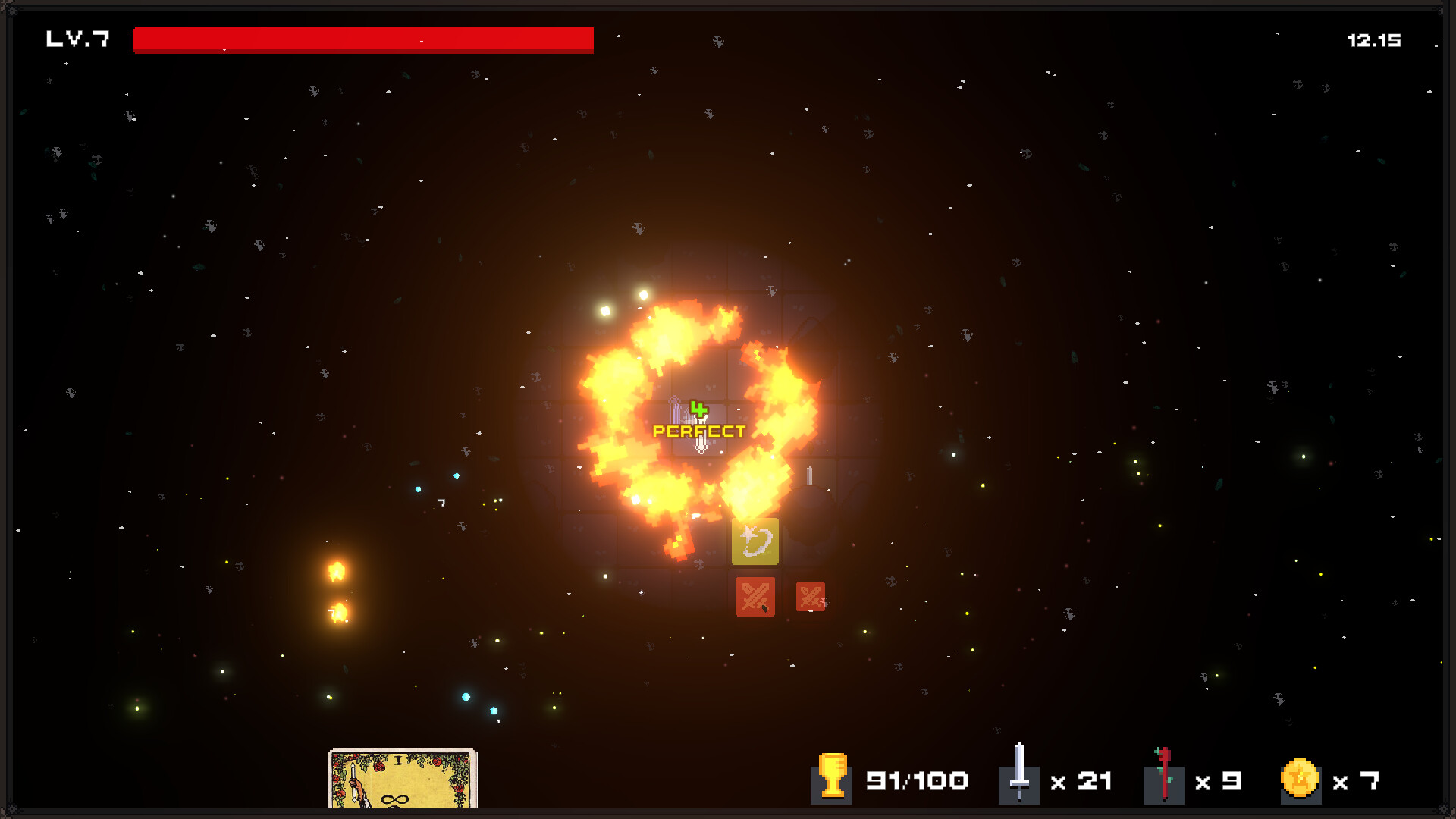1456x819 pixels.
Task: Select the yellow curved-slash ability icon
Action: 755,541
